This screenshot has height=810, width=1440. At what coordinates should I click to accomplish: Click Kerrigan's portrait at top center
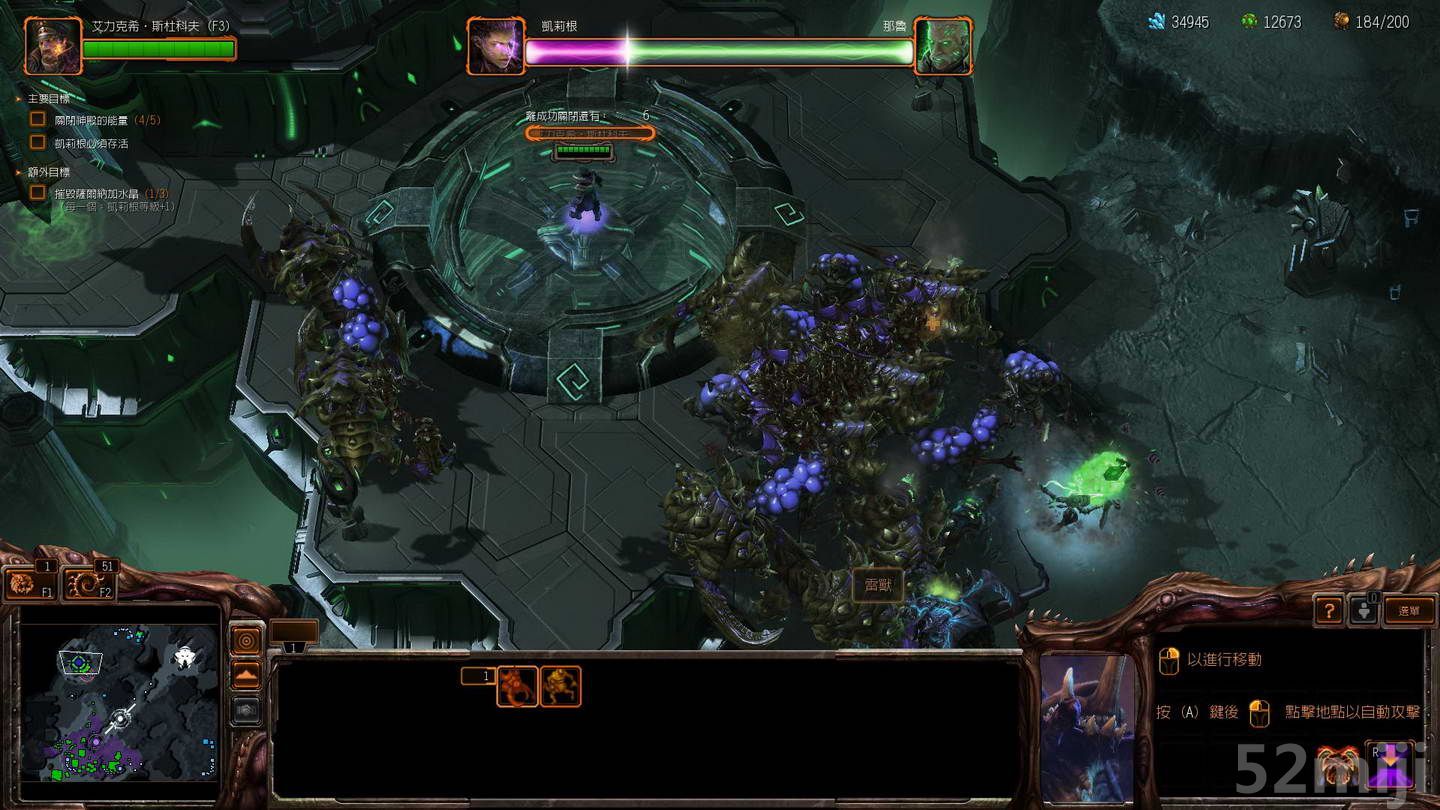click(495, 44)
